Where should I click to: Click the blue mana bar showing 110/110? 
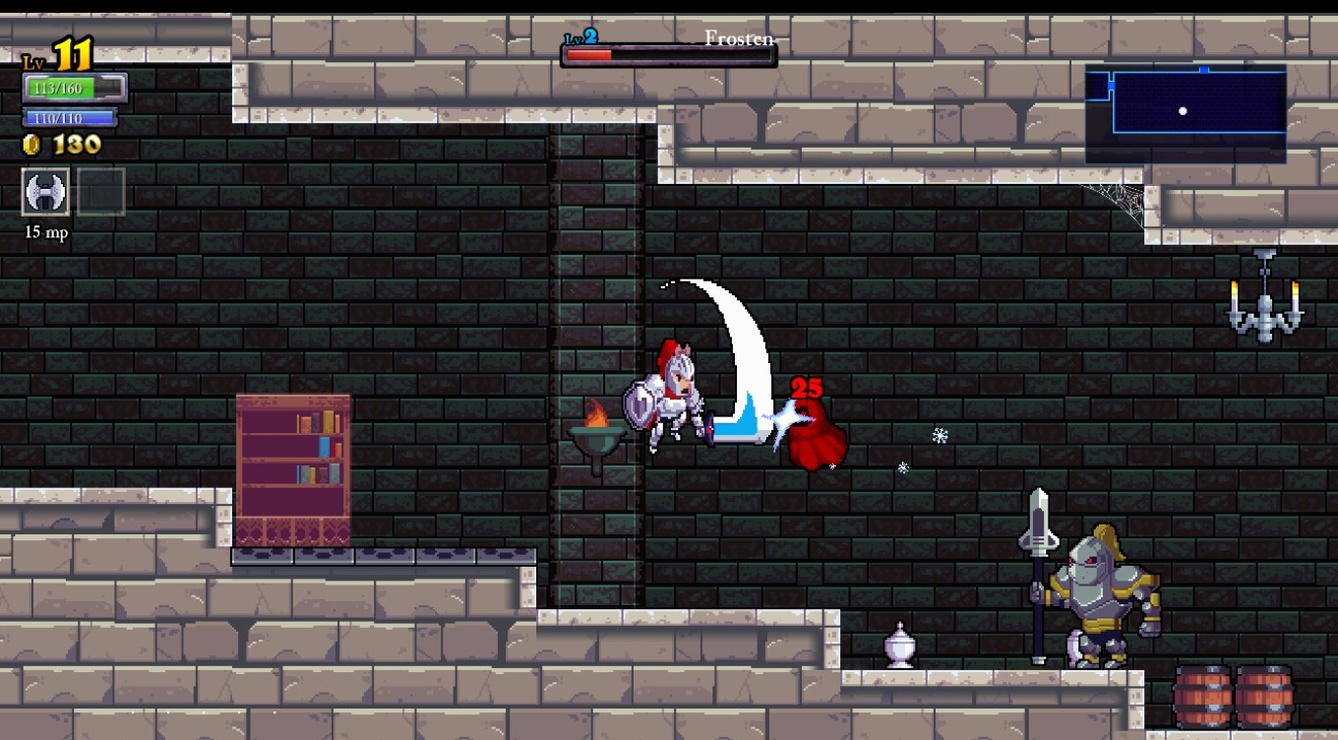click(x=70, y=117)
